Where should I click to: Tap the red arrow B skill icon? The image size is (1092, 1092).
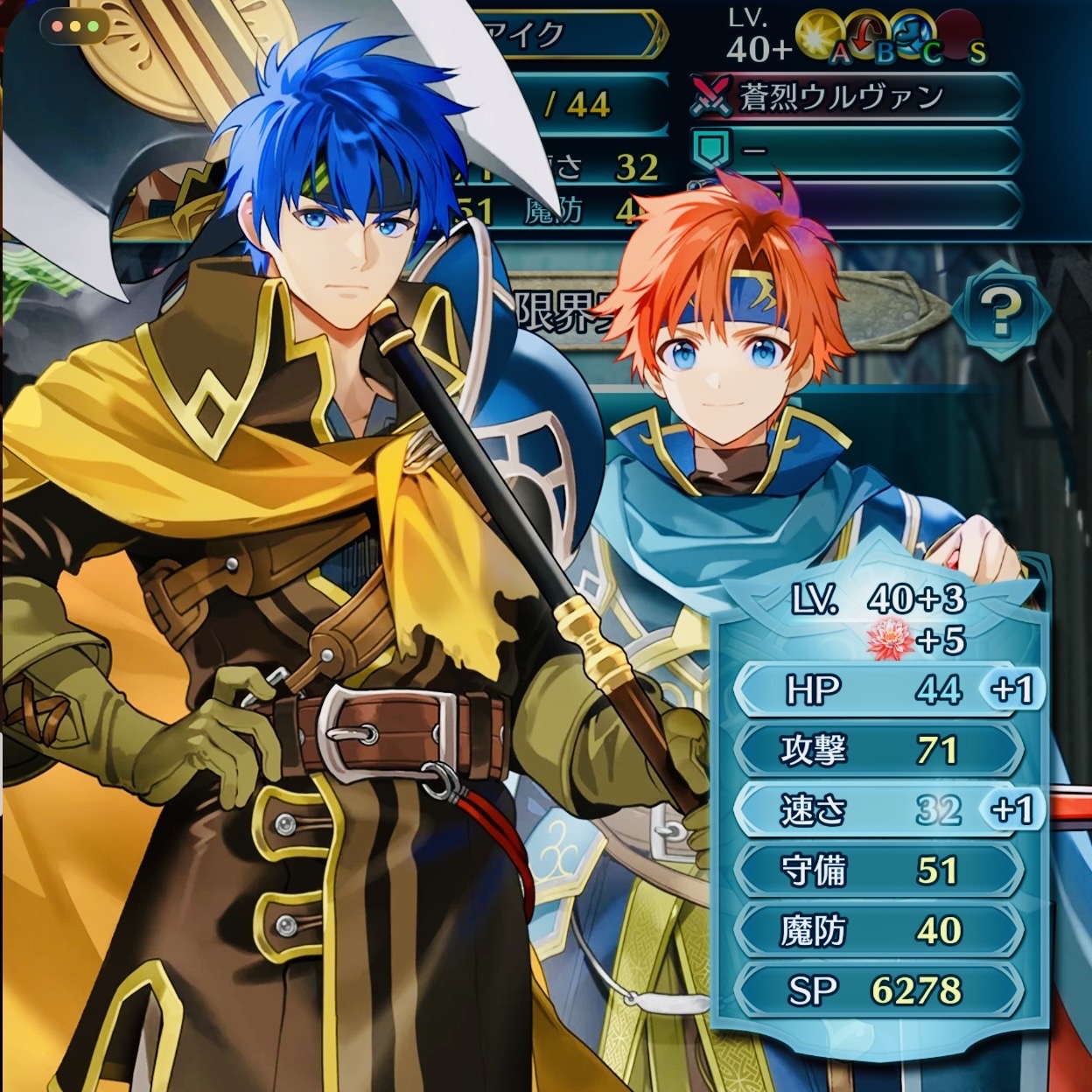tap(865, 36)
